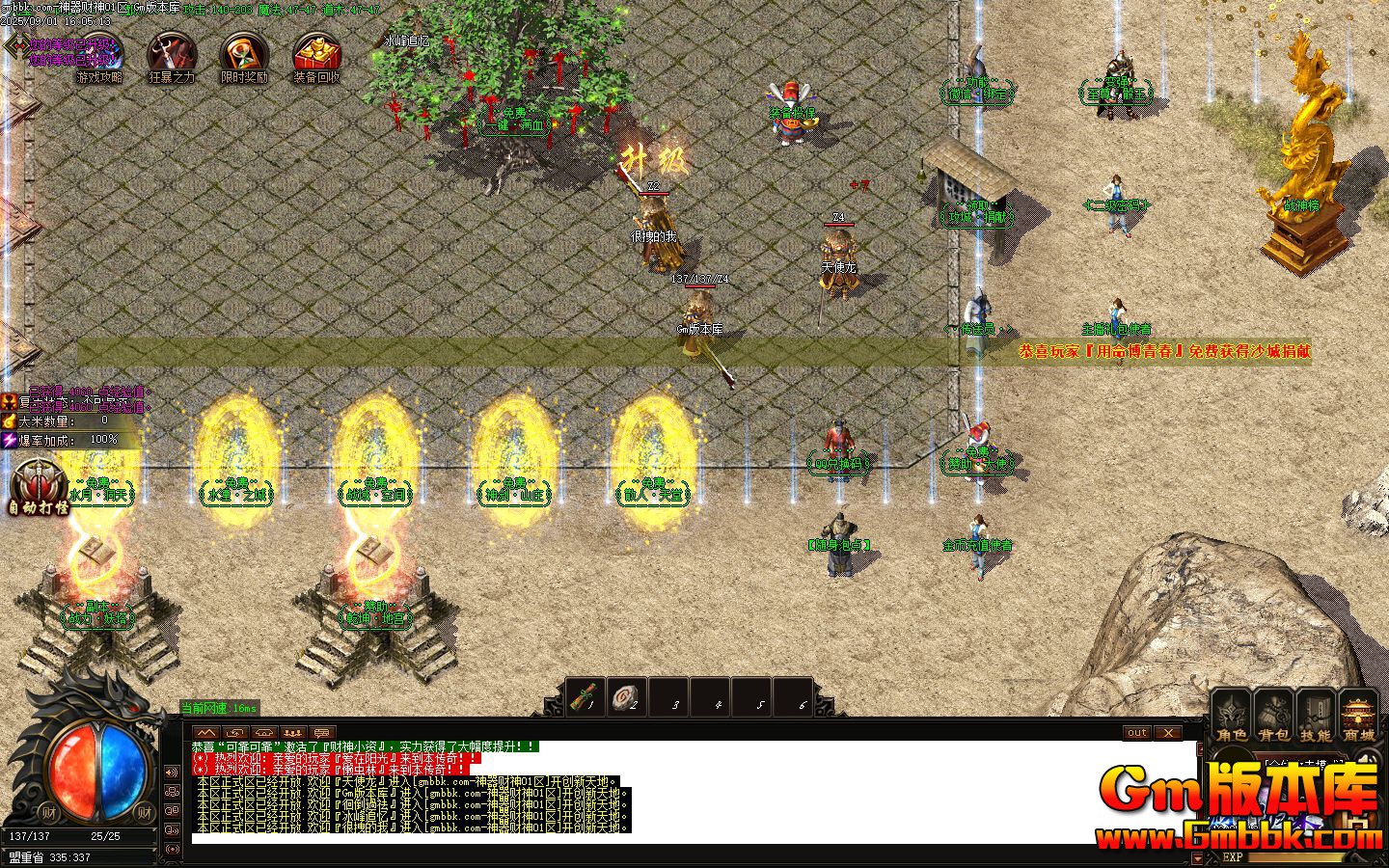Toggle the 自动打怪 auto-fight button
This screenshot has height=868, width=1389.
point(39,487)
